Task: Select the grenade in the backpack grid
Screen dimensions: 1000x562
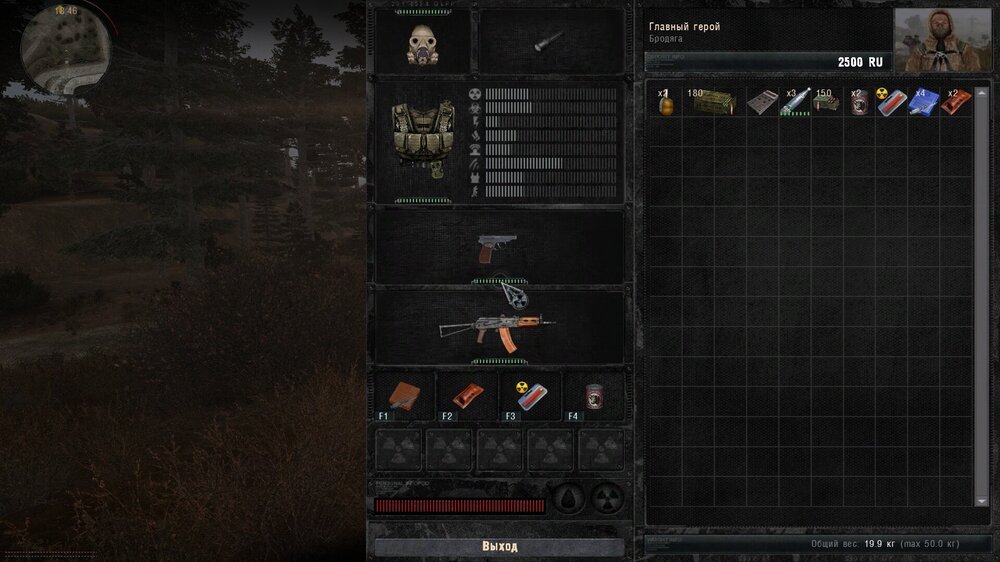Action: 664,103
